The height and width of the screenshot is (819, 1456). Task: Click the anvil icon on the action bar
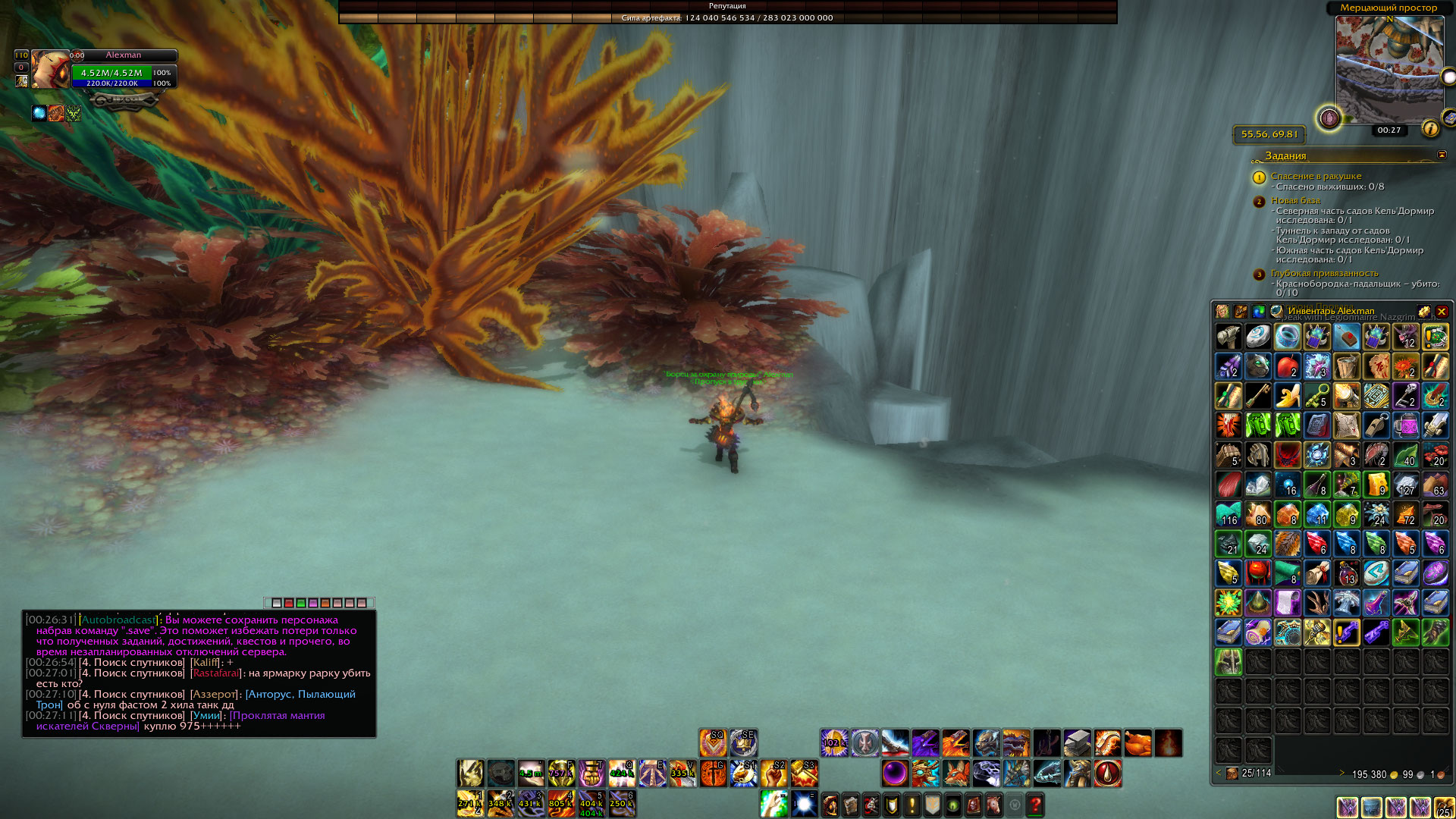tap(1077, 743)
